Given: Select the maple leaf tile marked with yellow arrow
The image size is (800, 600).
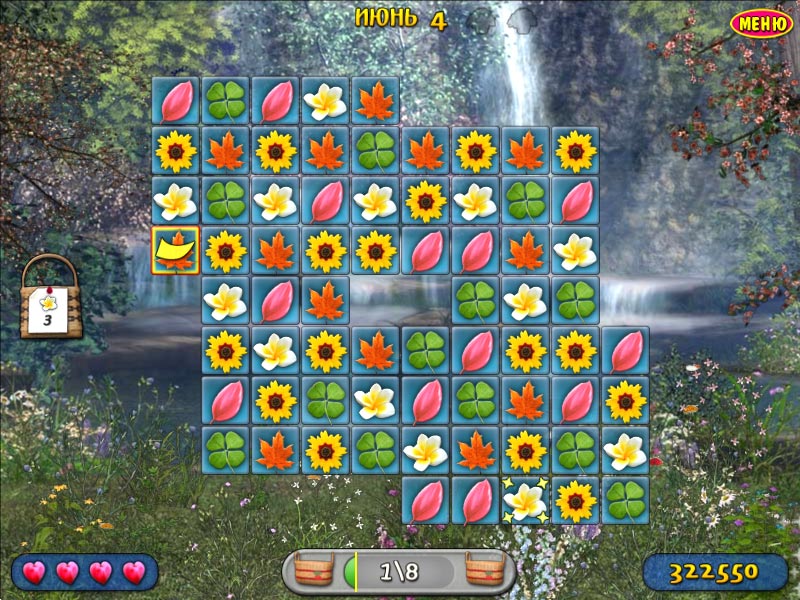Looking at the screenshot, I should (x=175, y=250).
